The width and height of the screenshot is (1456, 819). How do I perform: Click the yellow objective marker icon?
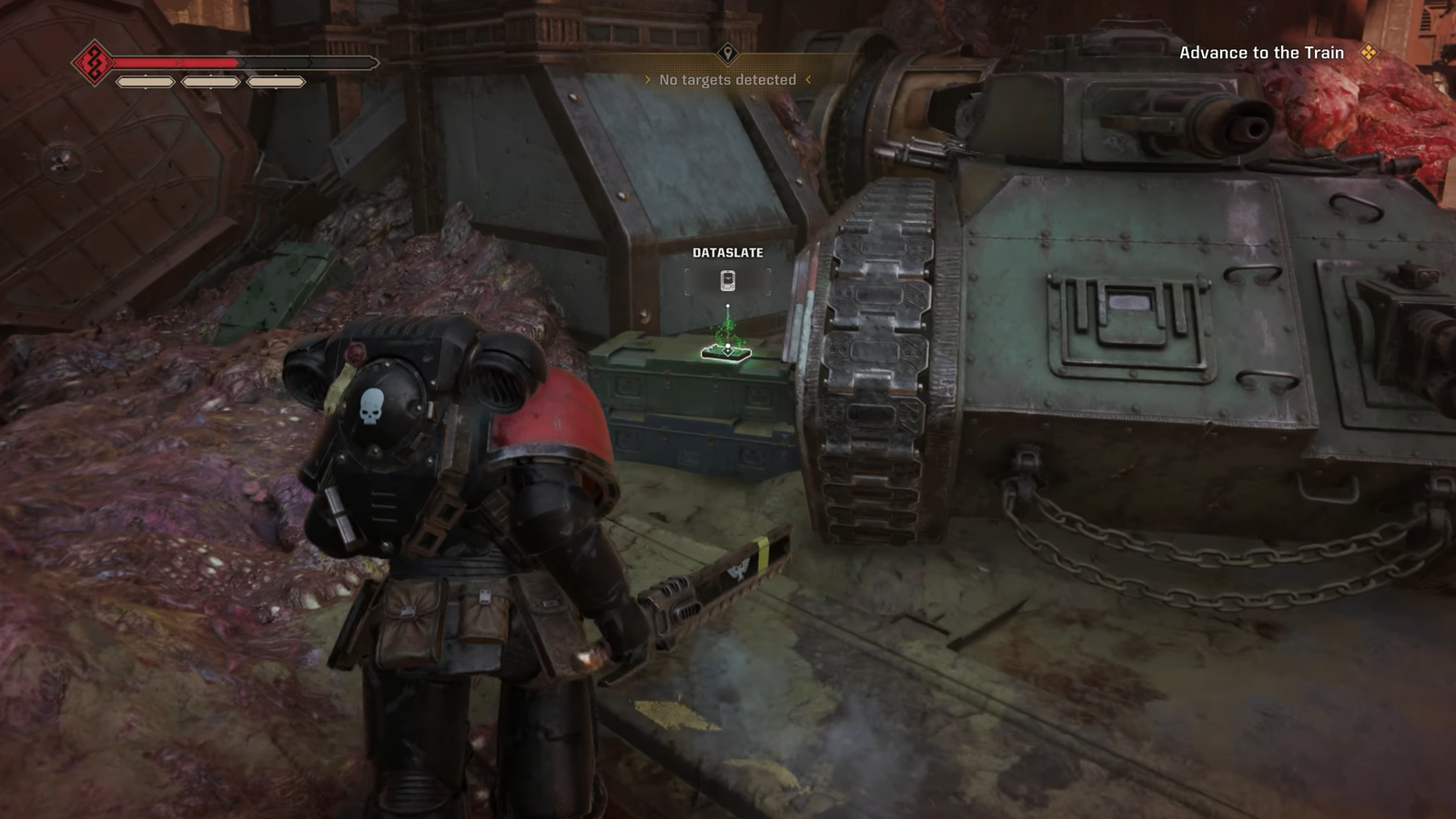1368,53
